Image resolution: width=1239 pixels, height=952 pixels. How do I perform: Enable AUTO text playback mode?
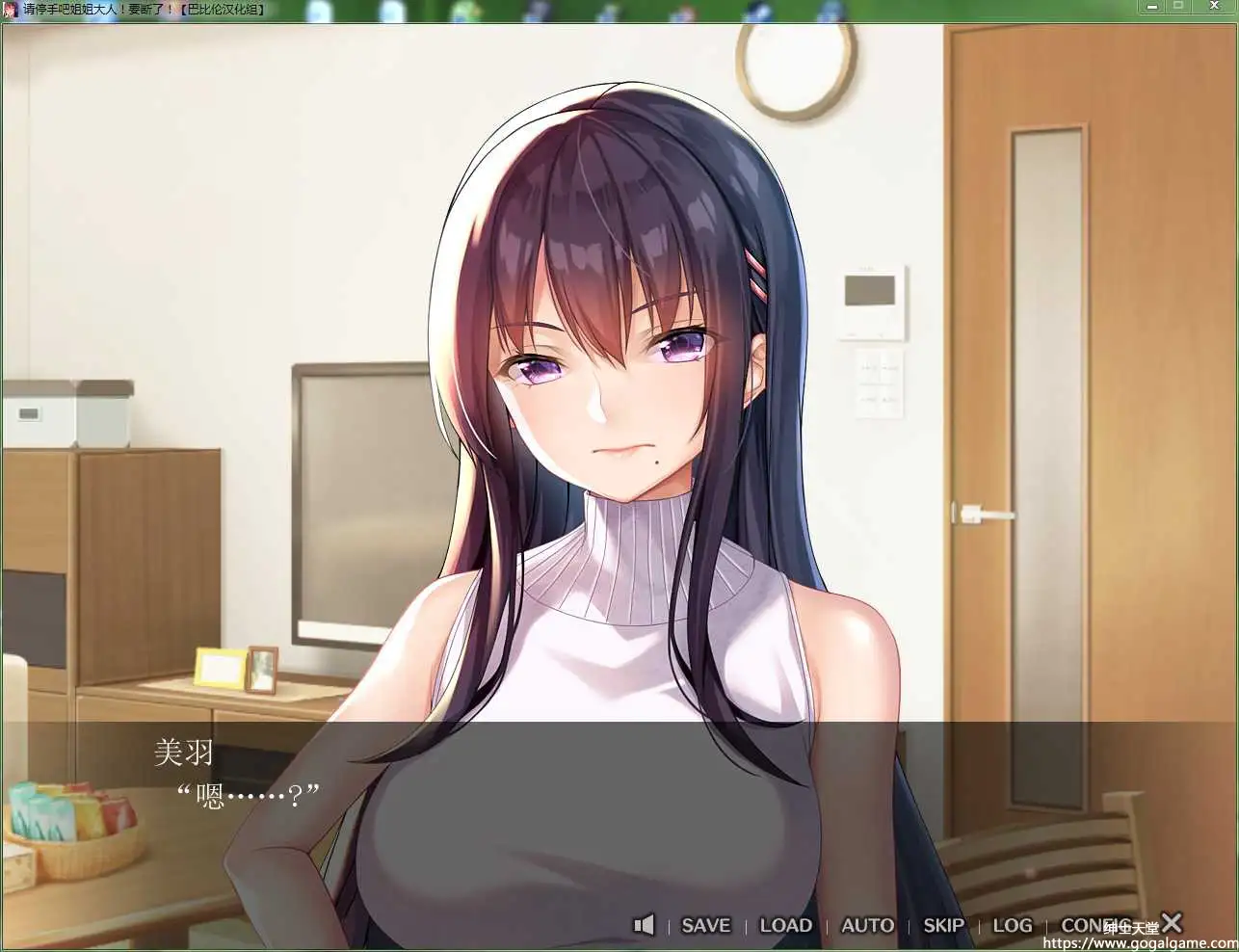[x=865, y=924]
